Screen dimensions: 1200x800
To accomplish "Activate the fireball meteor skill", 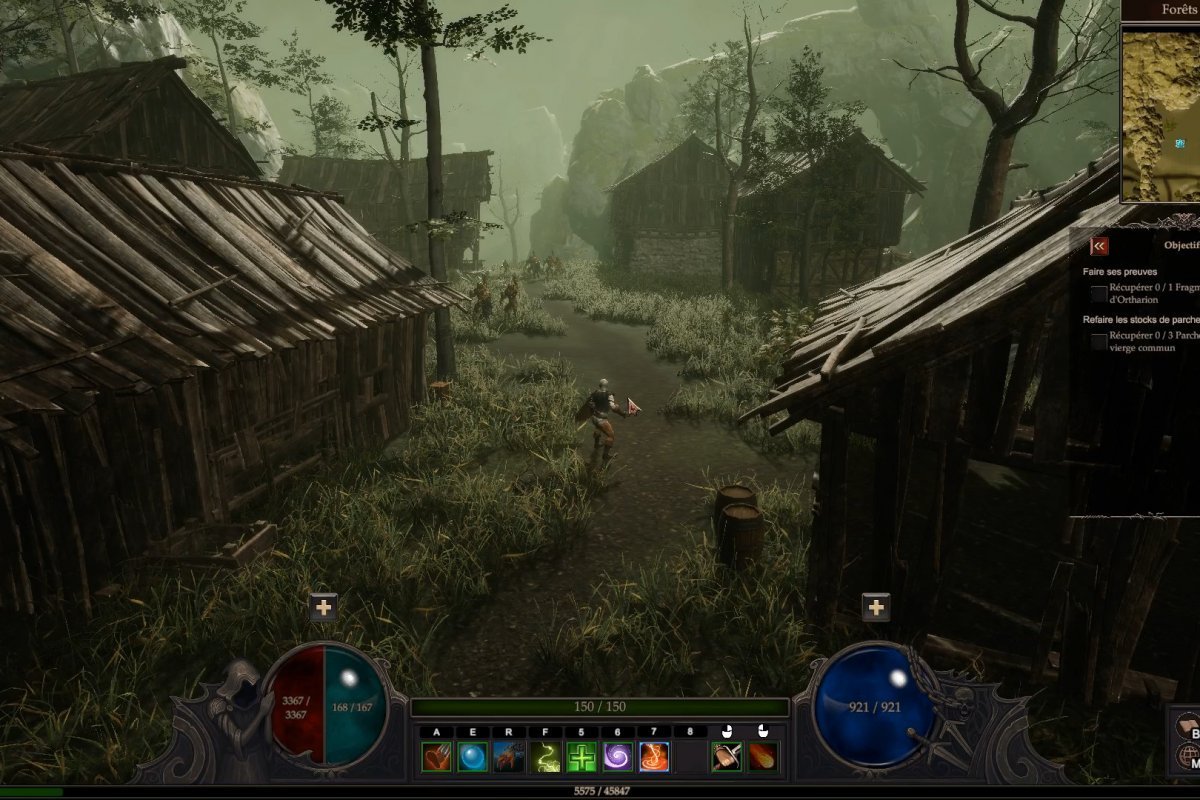I will click(x=763, y=757).
